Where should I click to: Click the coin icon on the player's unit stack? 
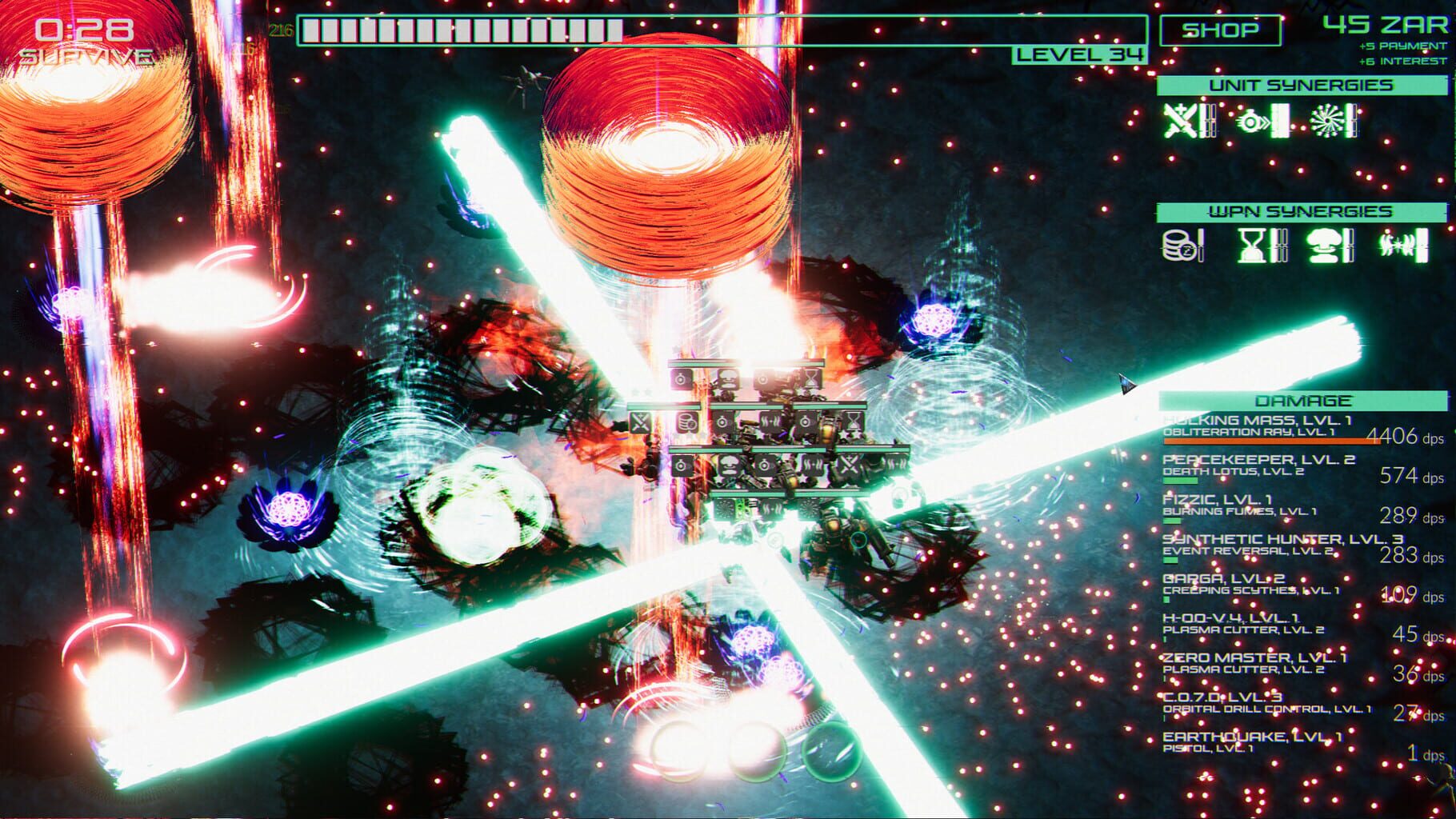point(686,421)
